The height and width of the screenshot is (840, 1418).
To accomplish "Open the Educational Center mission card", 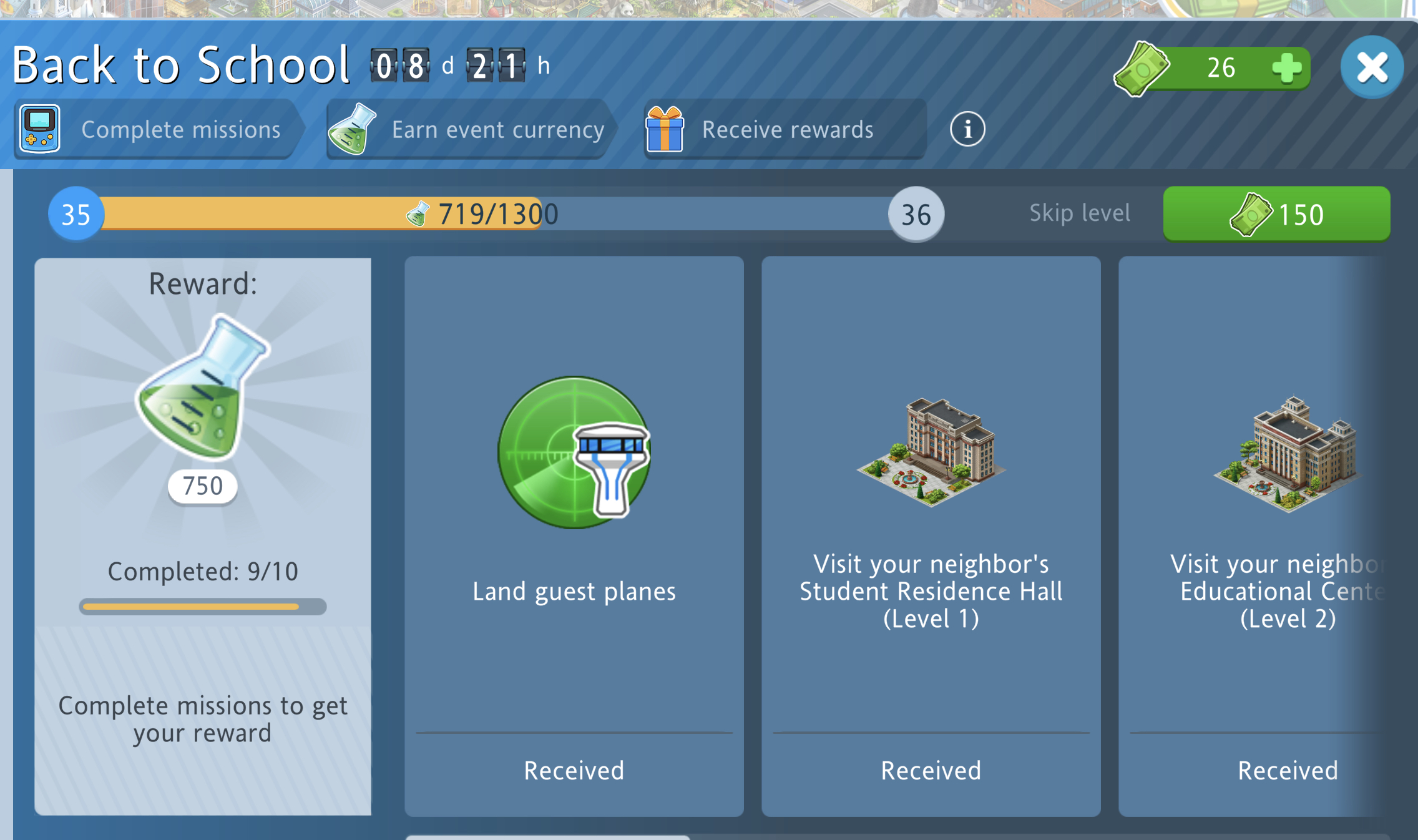I will coord(1254,535).
